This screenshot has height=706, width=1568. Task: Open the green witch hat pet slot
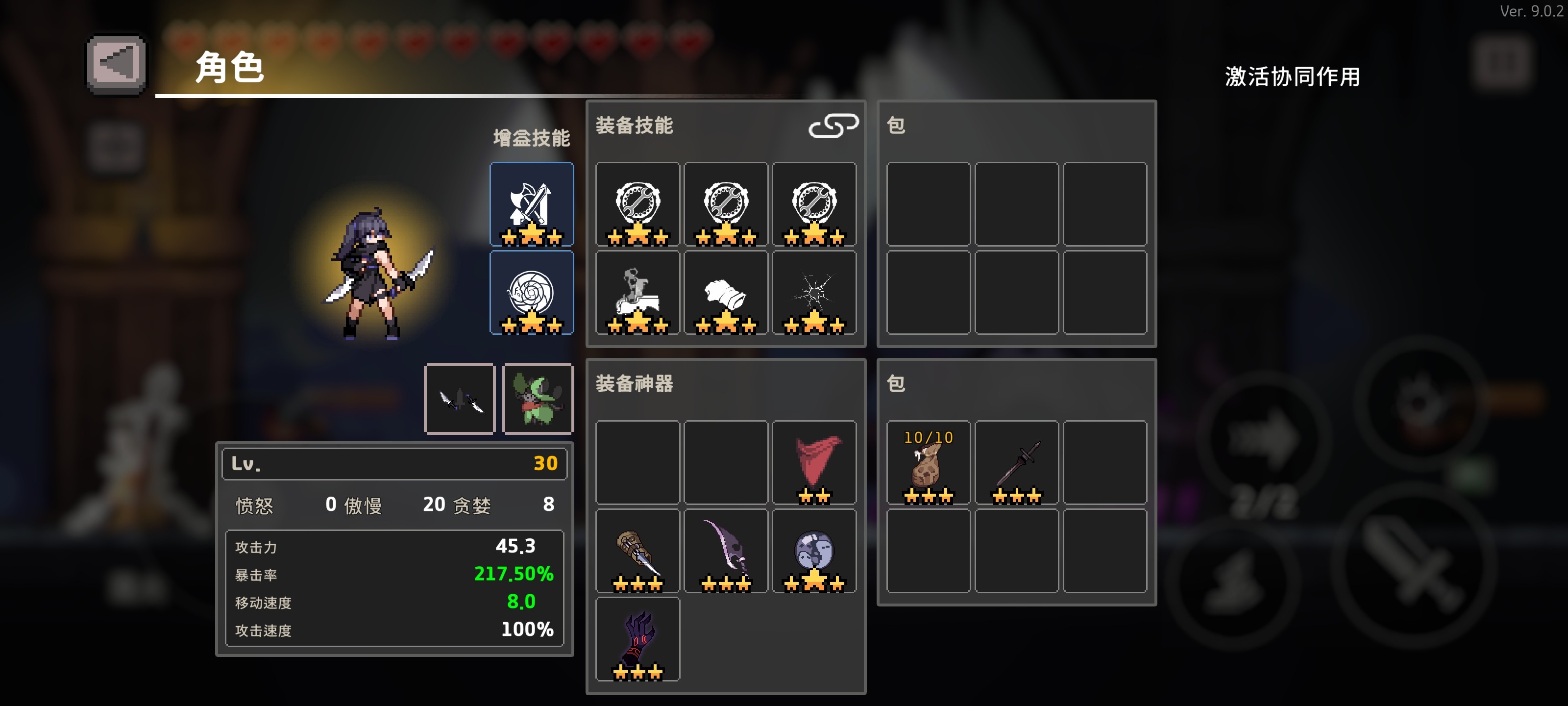[x=538, y=399]
